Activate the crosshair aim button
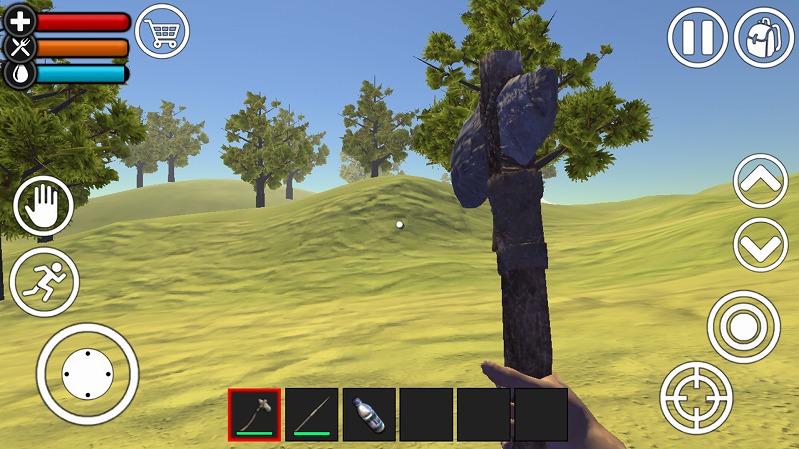The image size is (799, 449). pos(696,398)
